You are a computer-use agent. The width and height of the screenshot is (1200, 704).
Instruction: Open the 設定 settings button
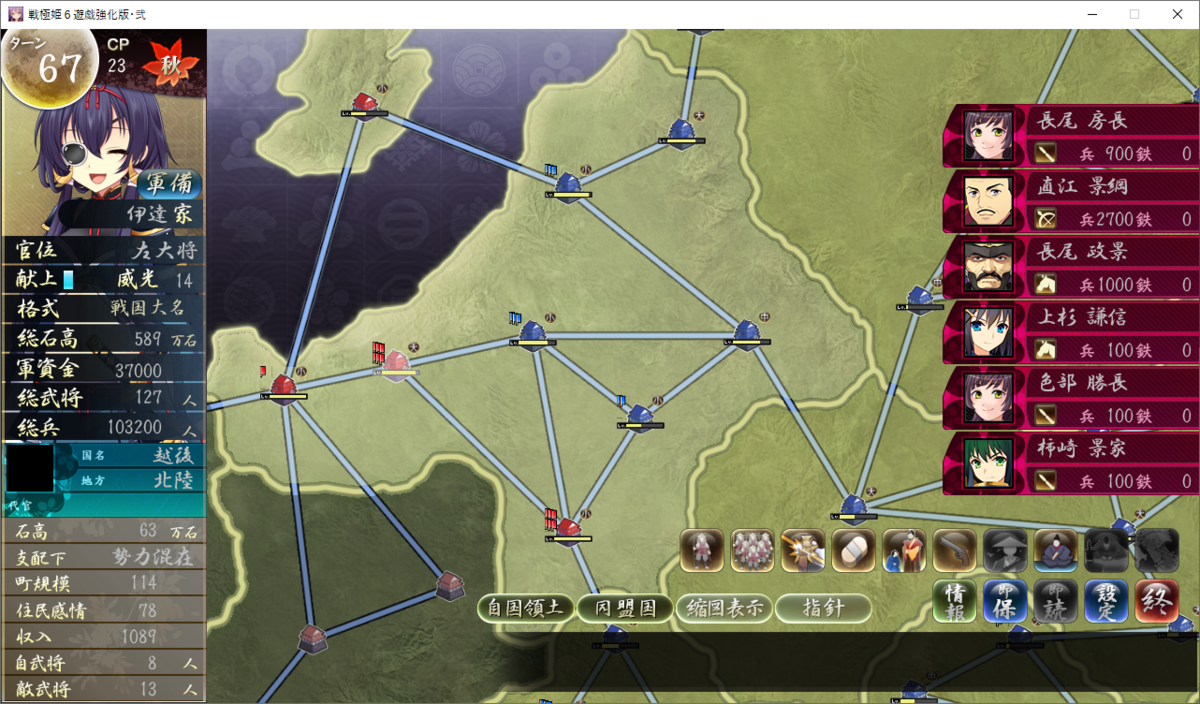coord(1106,602)
